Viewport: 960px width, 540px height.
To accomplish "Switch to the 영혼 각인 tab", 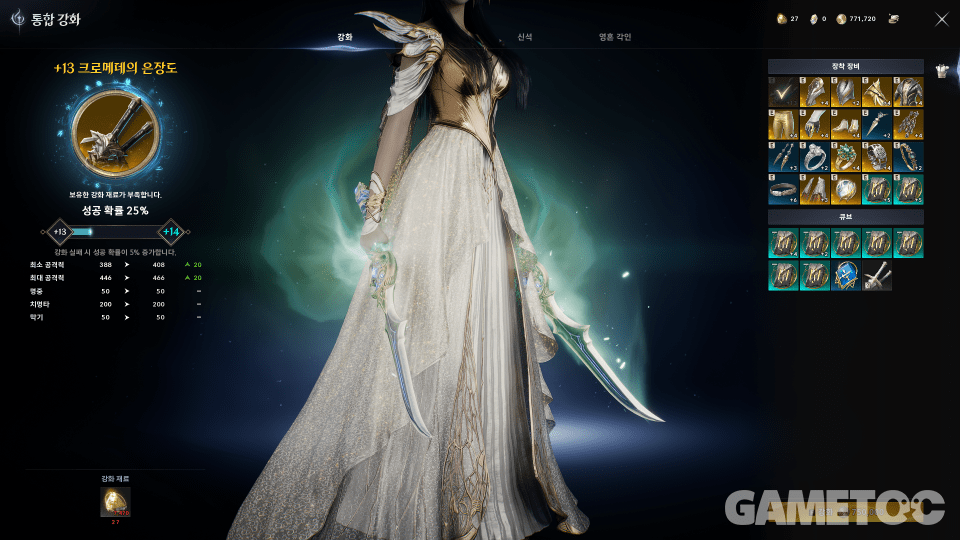I will click(x=615, y=37).
